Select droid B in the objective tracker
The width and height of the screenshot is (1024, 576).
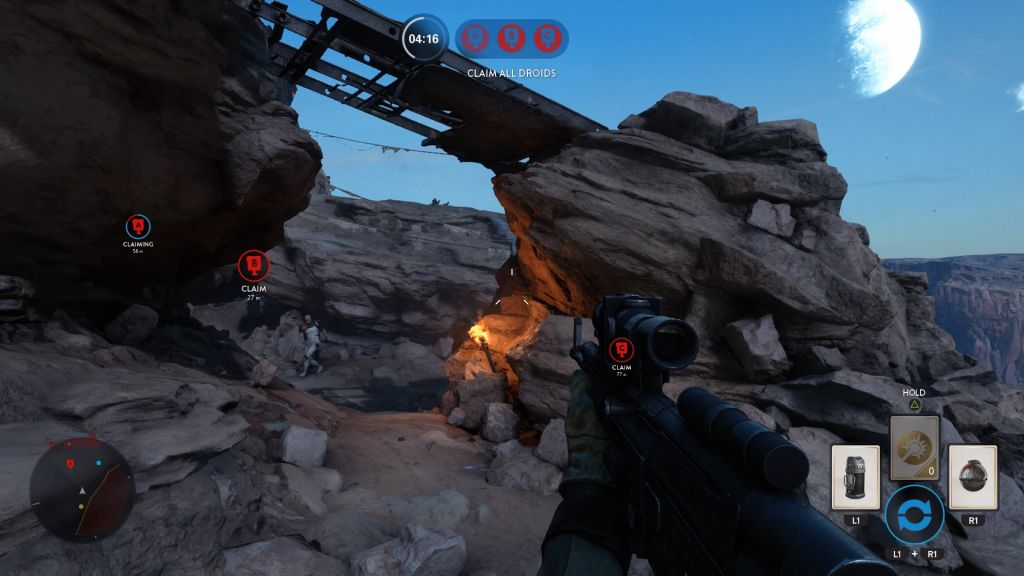pyautogui.click(x=511, y=39)
